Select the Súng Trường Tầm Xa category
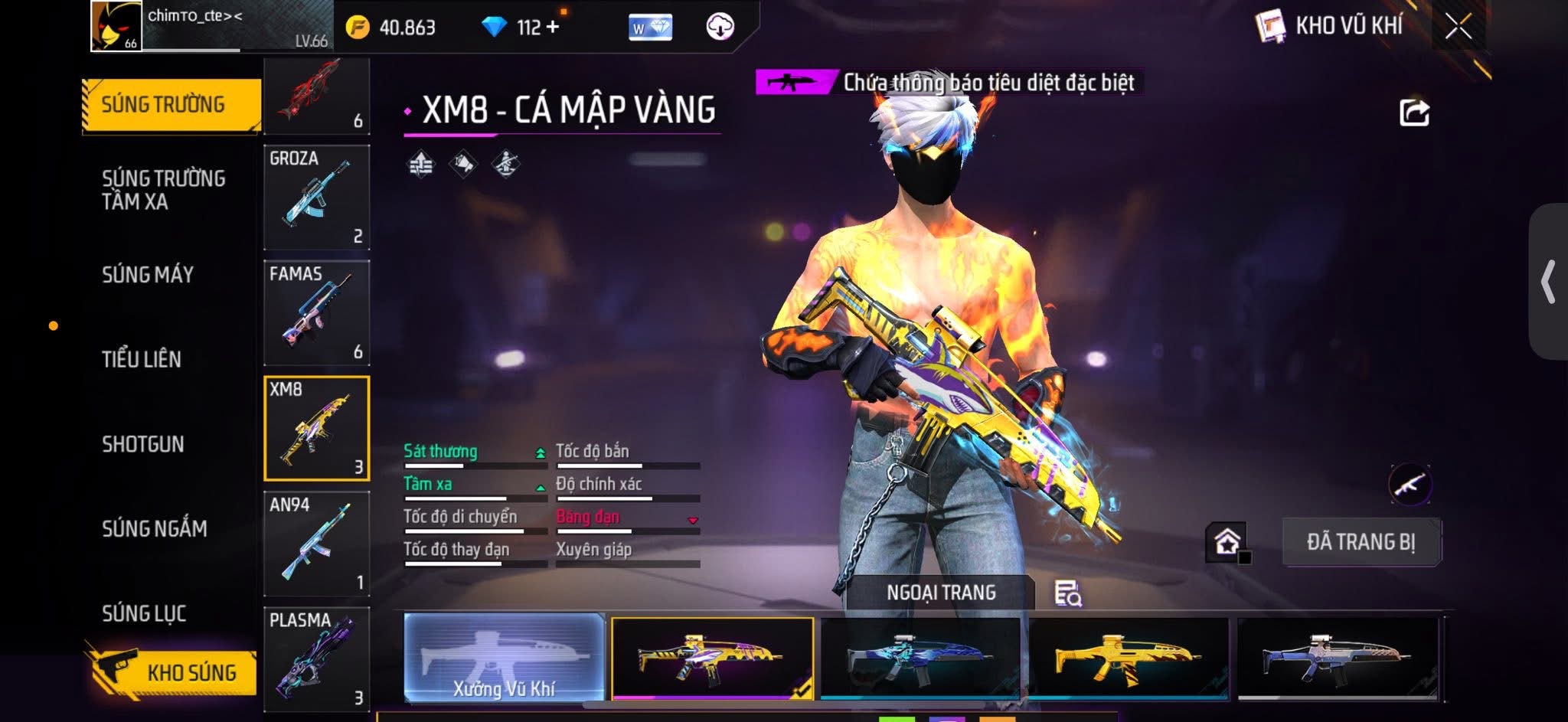This screenshot has width=1568, height=722. 163,190
